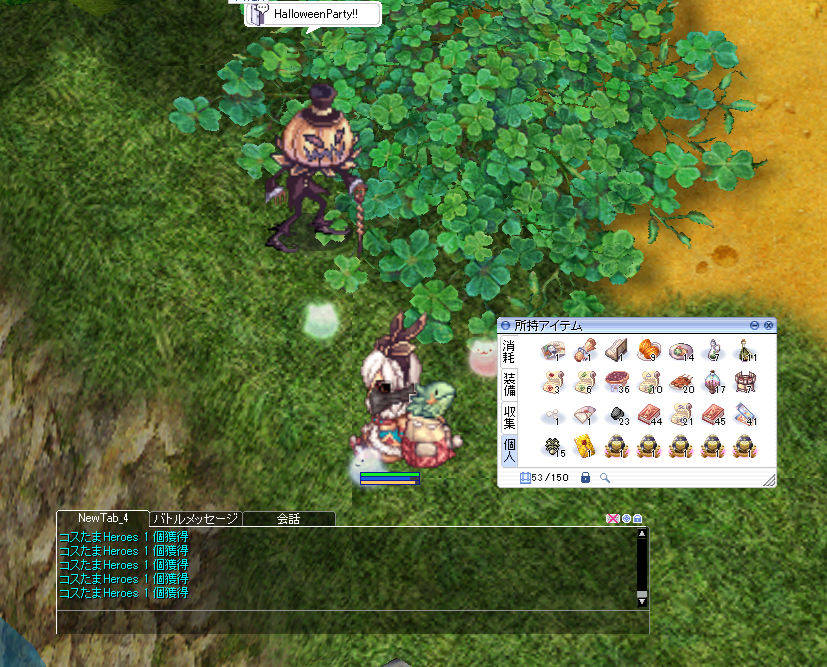827x667 pixels.
Task: Minimize the inventory window
Action: click(x=755, y=325)
